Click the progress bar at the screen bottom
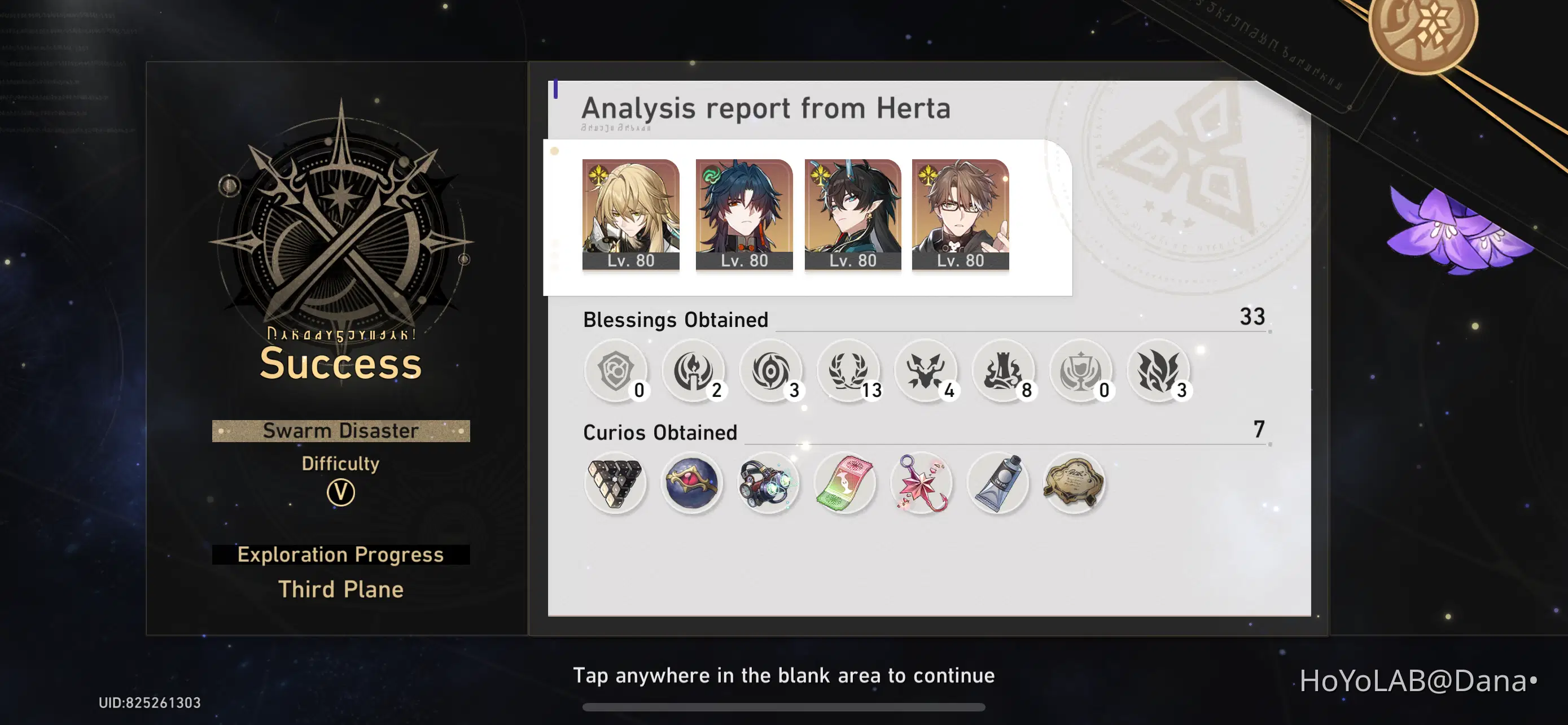1568x725 pixels. (784, 706)
